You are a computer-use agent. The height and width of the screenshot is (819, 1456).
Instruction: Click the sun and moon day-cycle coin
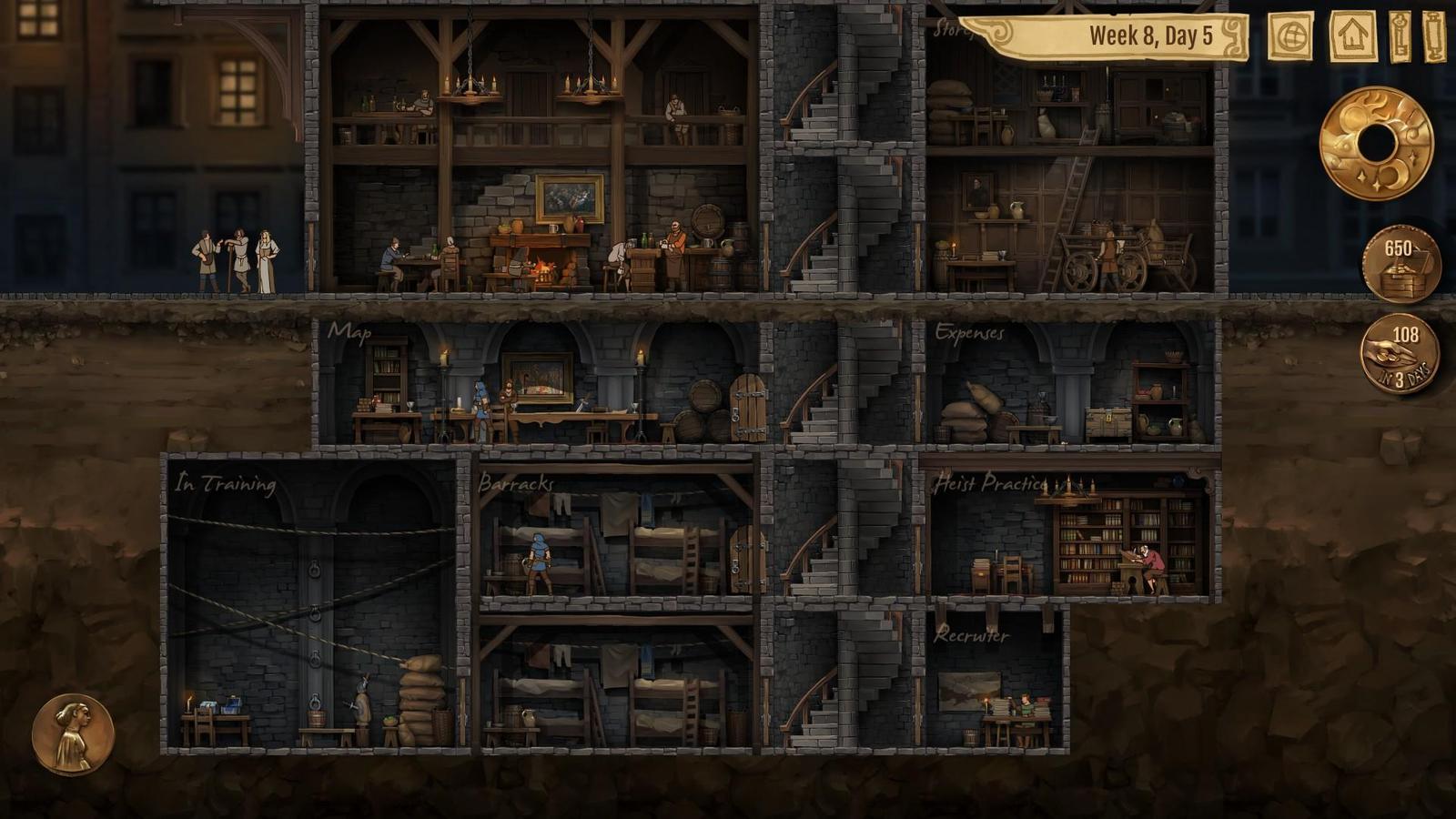1376,144
